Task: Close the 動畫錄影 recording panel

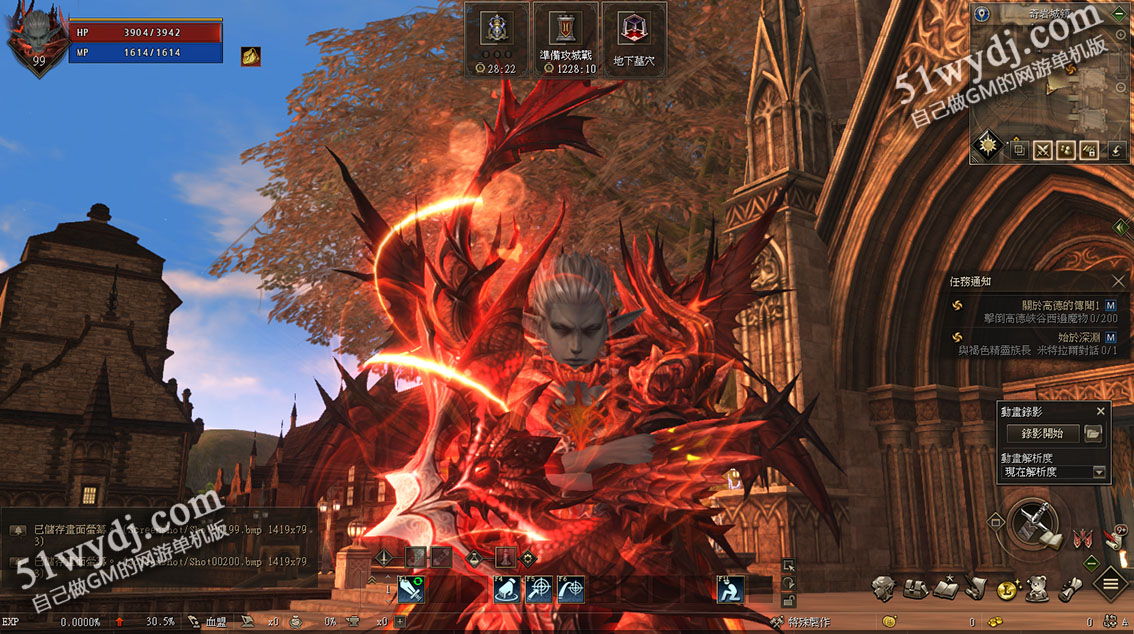Action: 1101,411
